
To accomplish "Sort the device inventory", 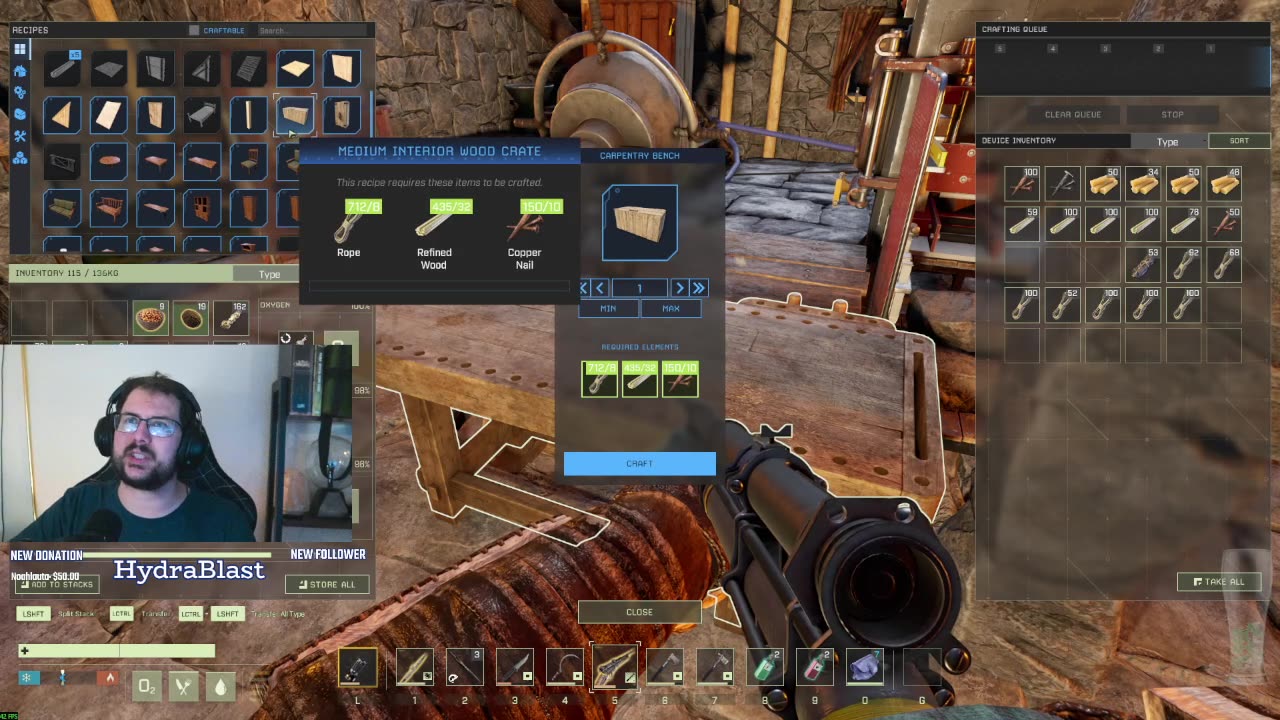I will [1238, 141].
